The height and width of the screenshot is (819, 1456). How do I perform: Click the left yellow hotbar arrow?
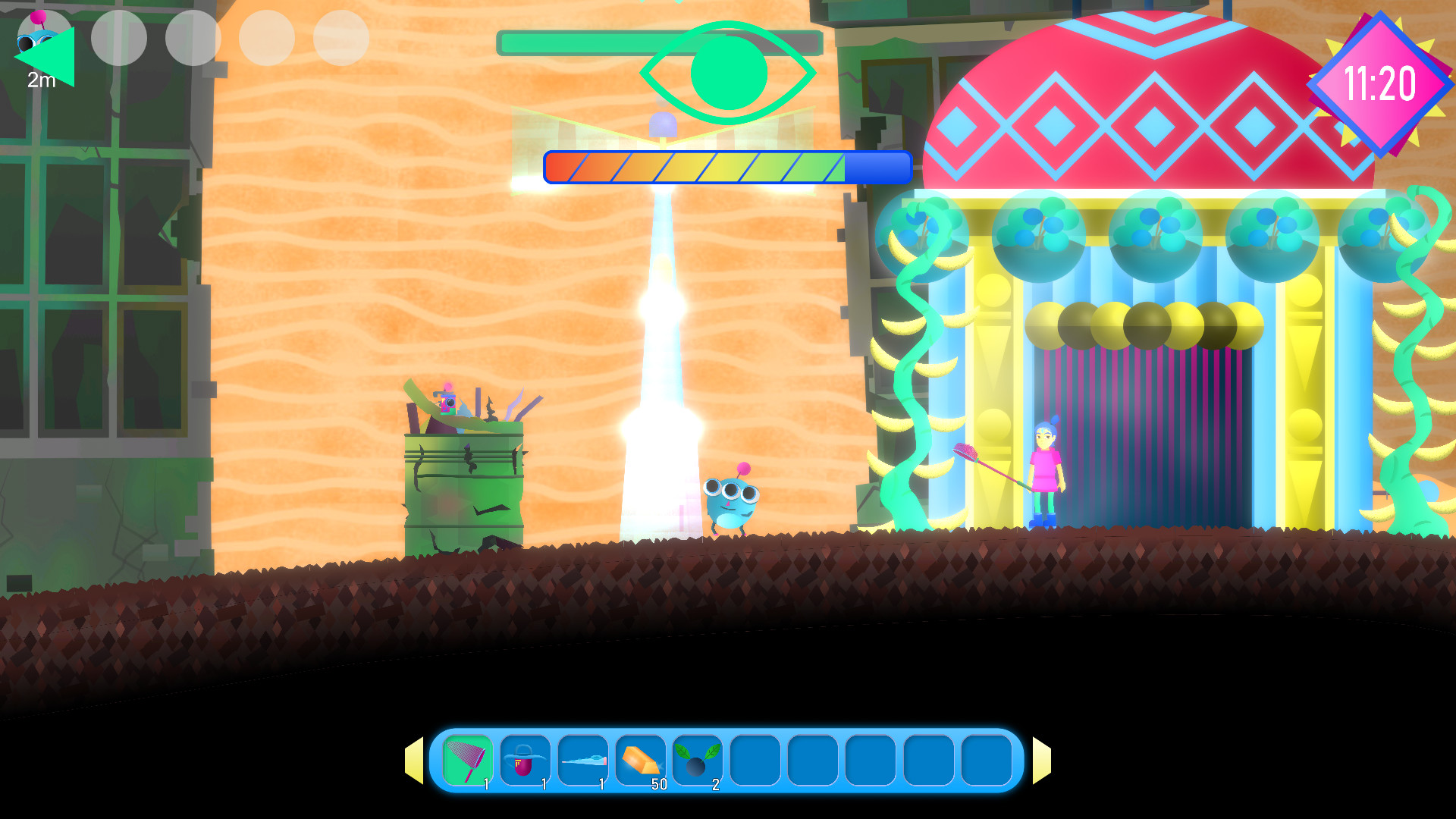click(416, 760)
